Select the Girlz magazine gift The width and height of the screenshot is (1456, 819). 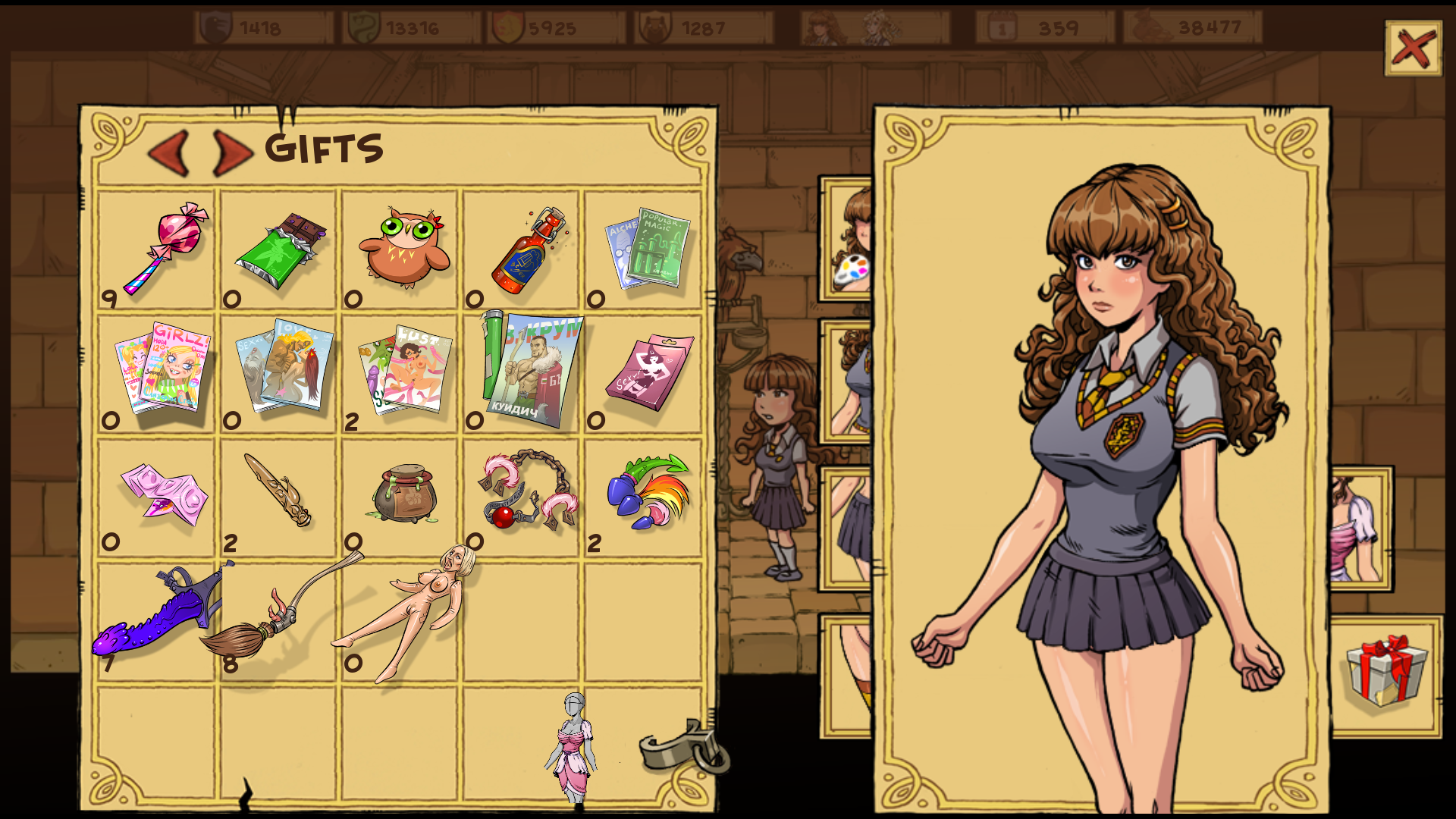coord(163,368)
